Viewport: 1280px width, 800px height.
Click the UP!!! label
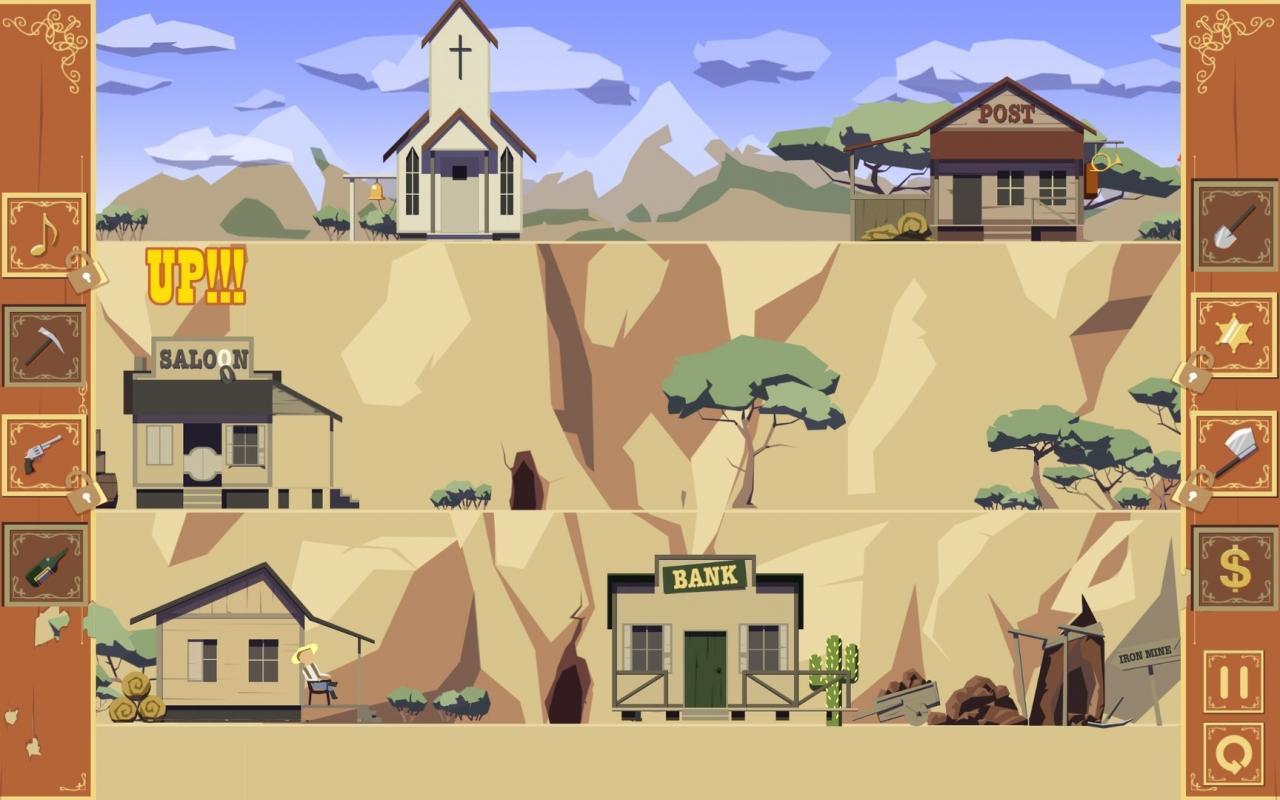(x=196, y=277)
